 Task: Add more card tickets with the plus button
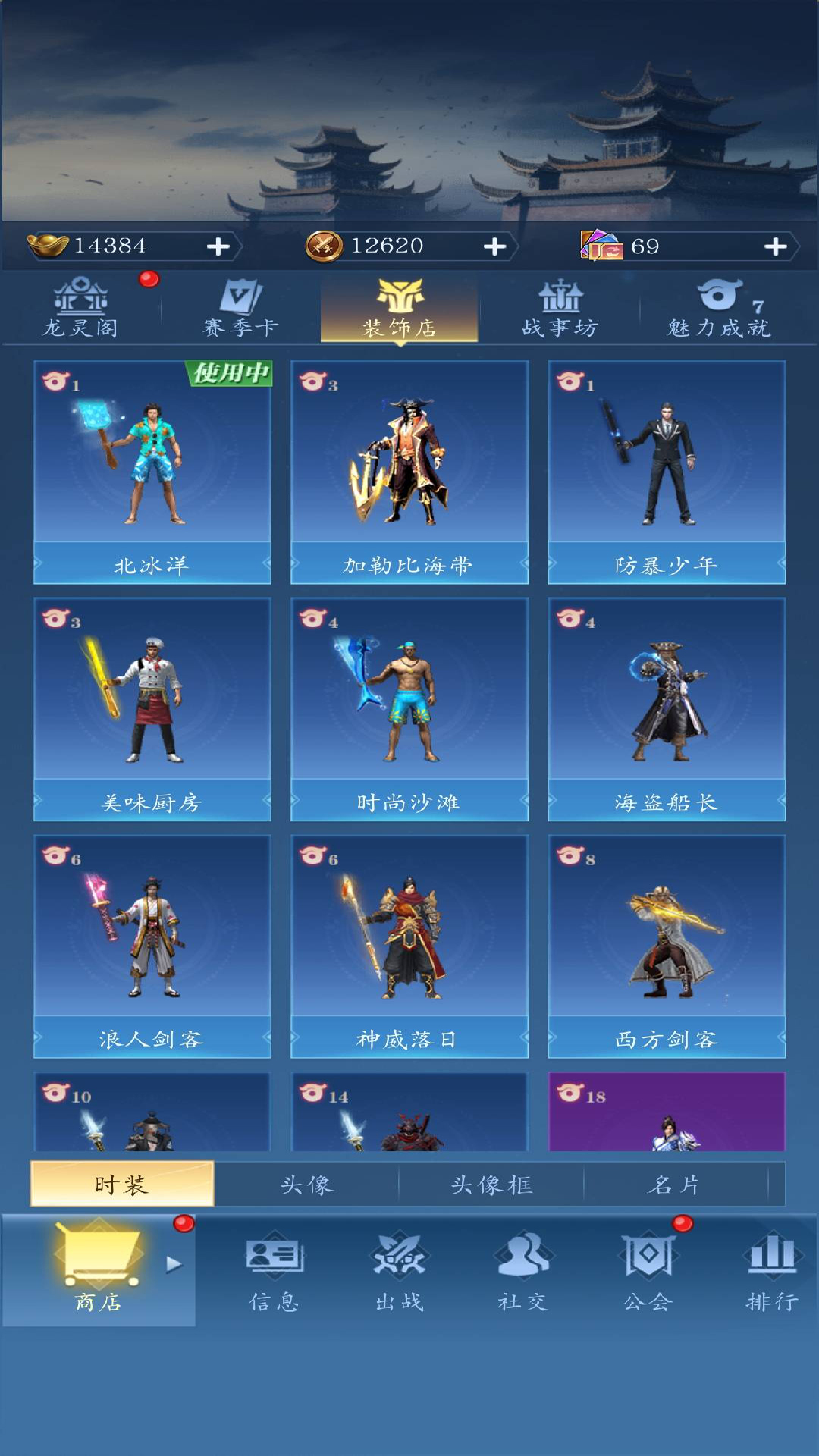(775, 246)
